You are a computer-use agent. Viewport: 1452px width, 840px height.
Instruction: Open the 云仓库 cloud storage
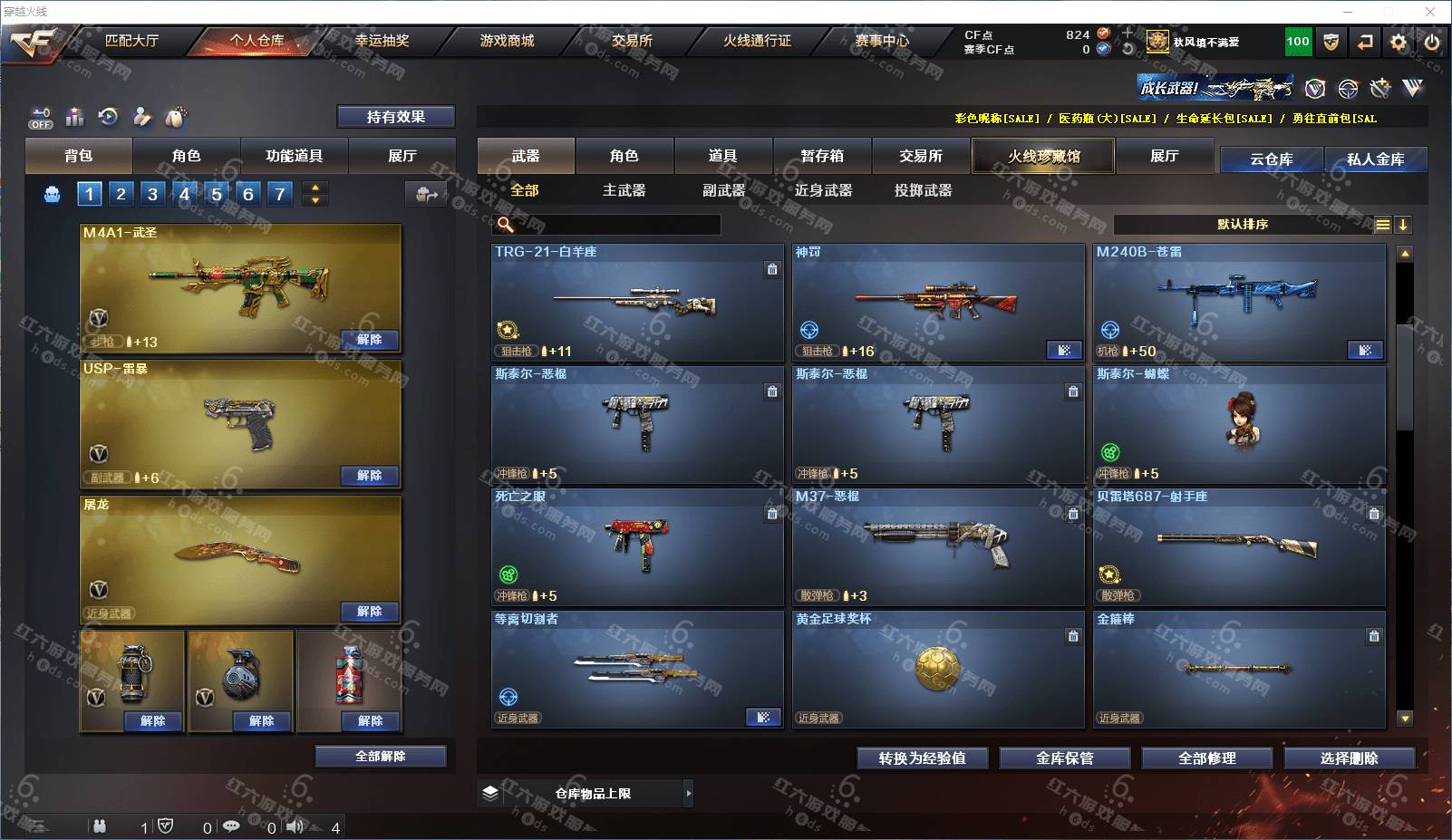point(1271,159)
